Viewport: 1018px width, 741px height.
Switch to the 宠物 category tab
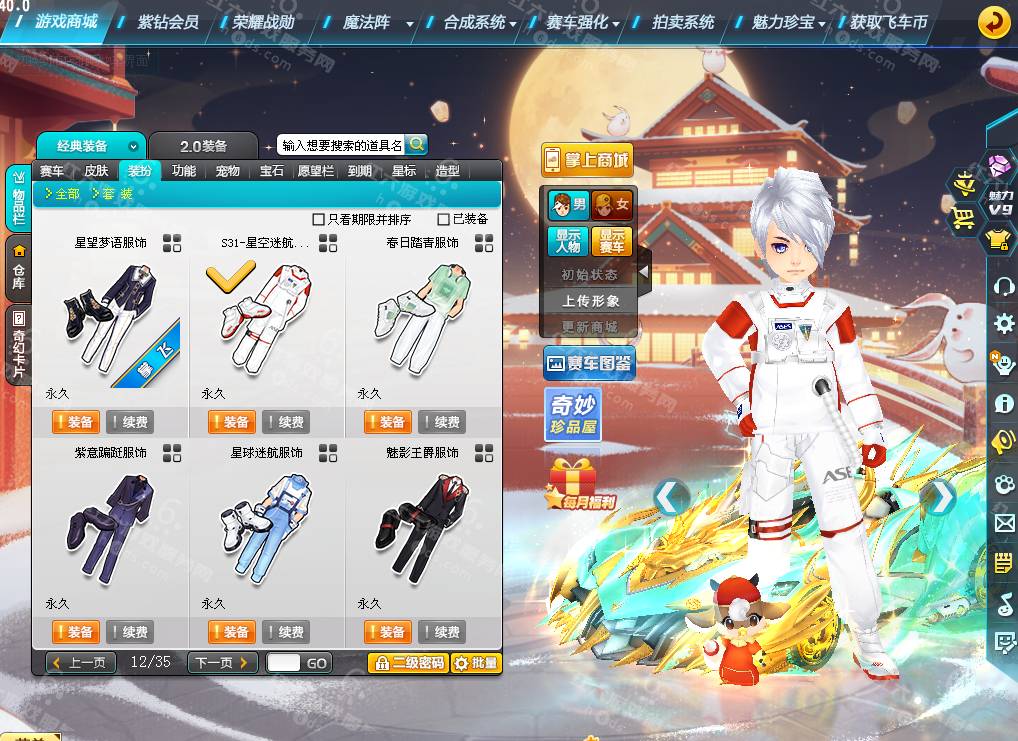tap(228, 171)
